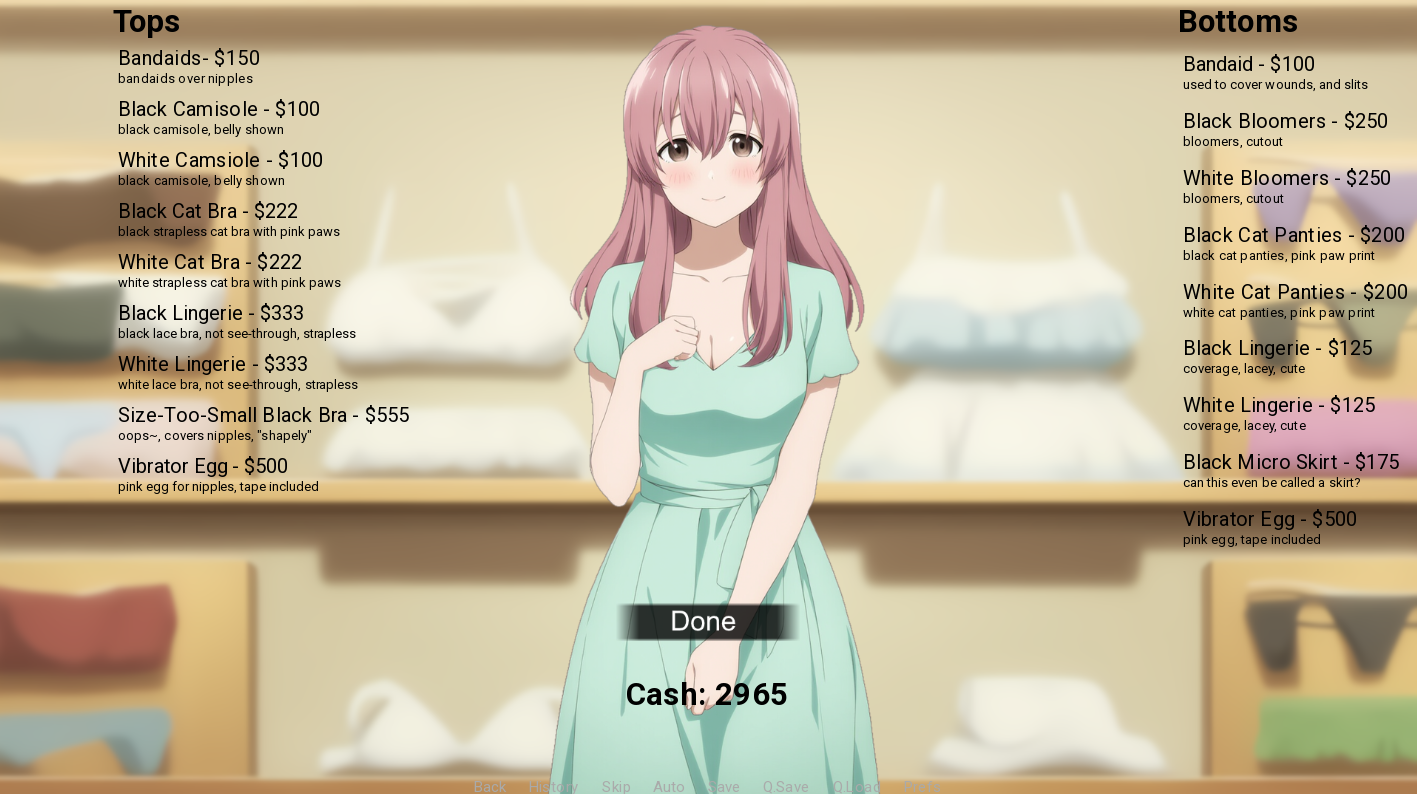
Task: Select the Bandaid bottom for $100
Action: pos(1248,64)
